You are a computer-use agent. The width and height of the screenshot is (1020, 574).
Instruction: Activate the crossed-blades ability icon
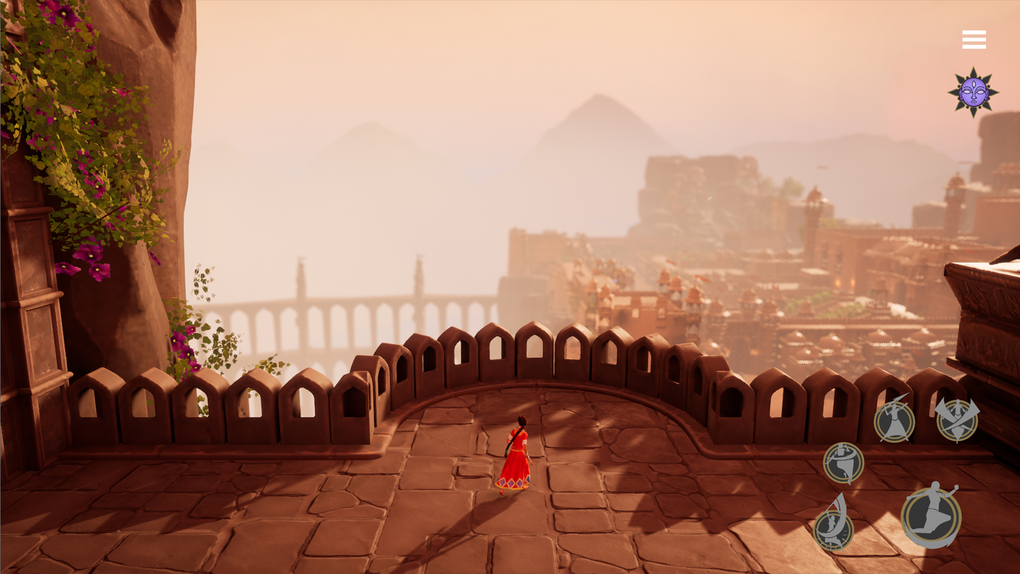(x=957, y=419)
